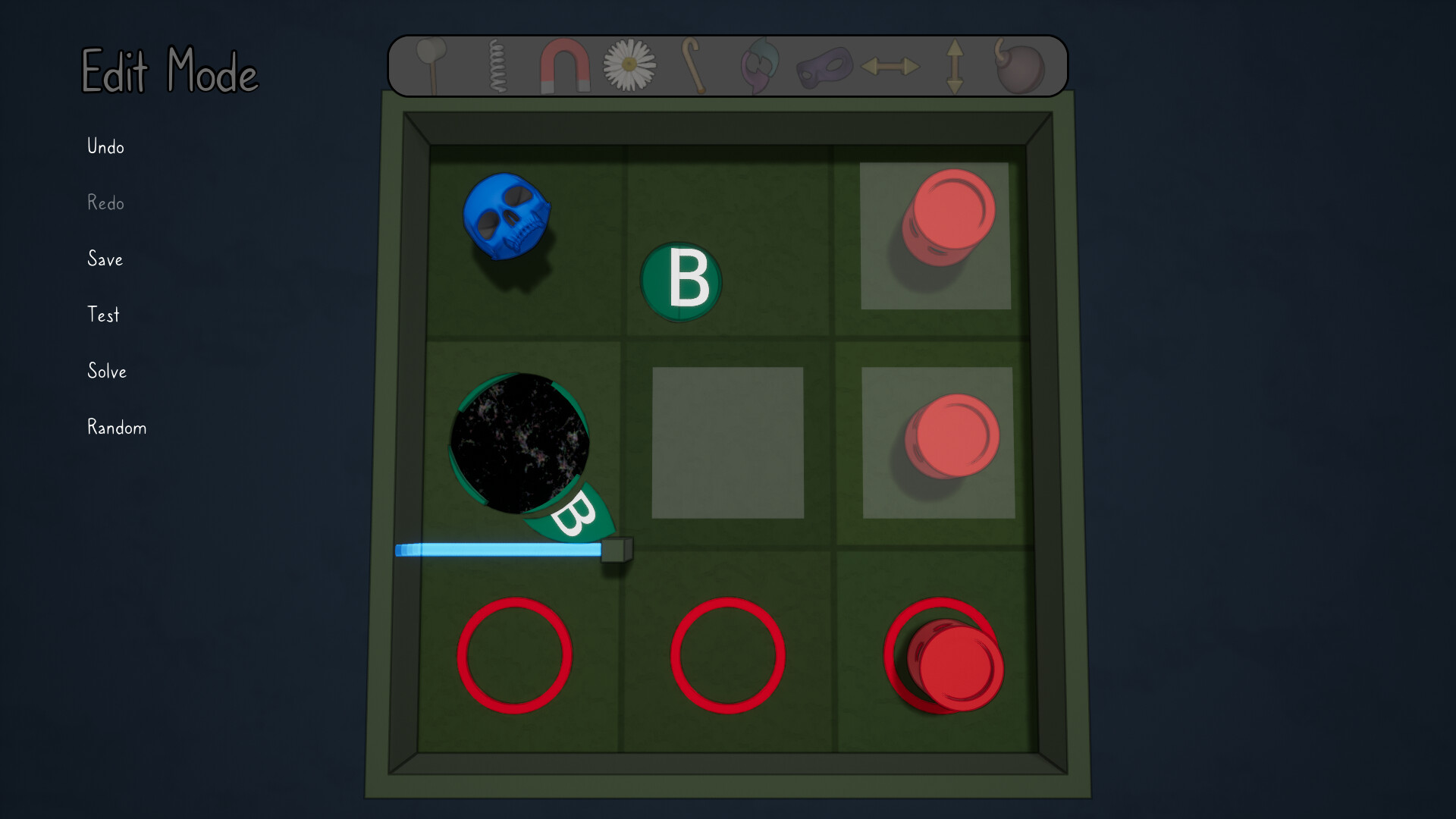Click the grayed-out Redo option
1456x819 pixels.
(105, 203)
